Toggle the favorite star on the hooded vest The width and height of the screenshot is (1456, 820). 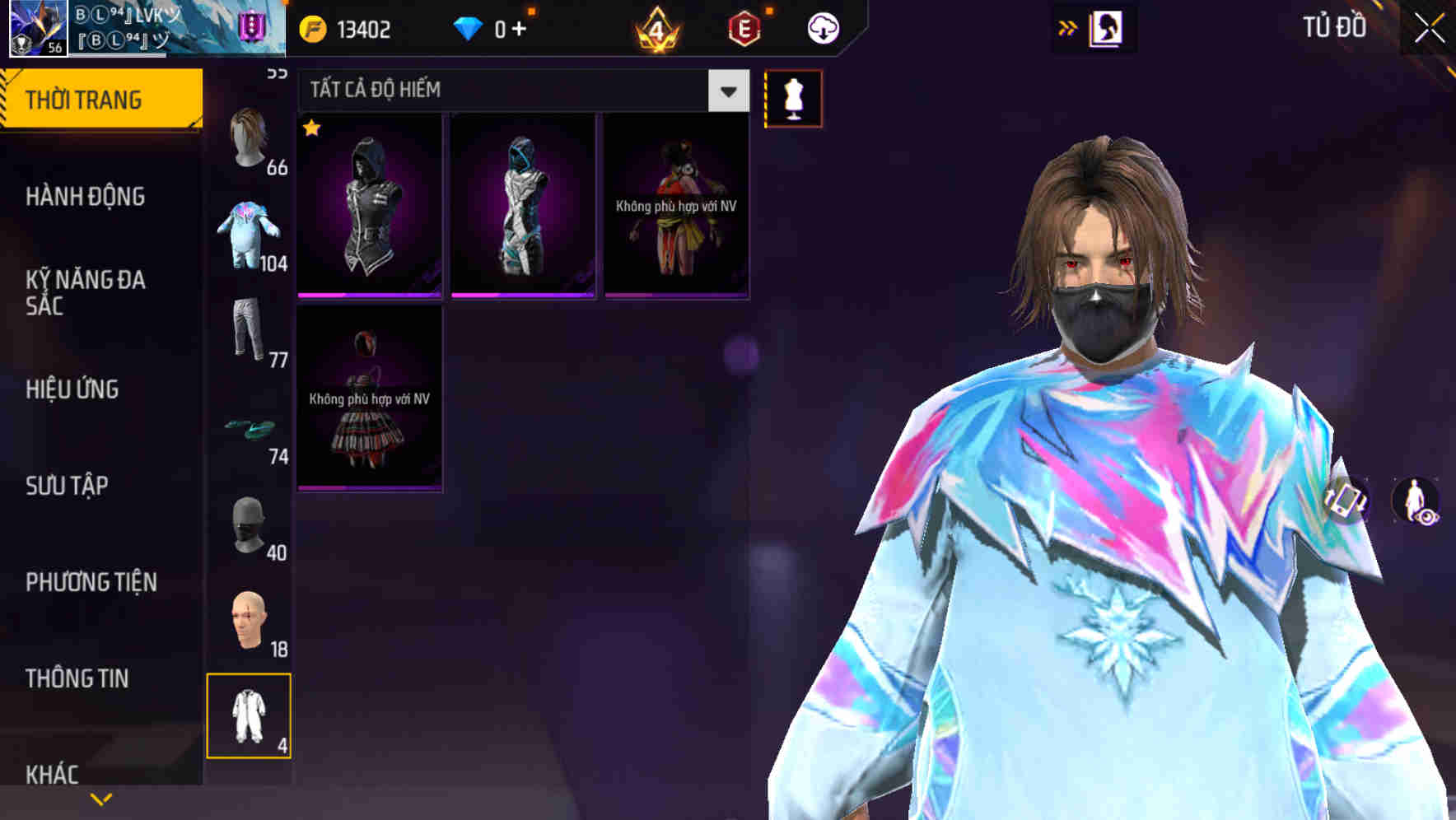(x=311, y=128)
